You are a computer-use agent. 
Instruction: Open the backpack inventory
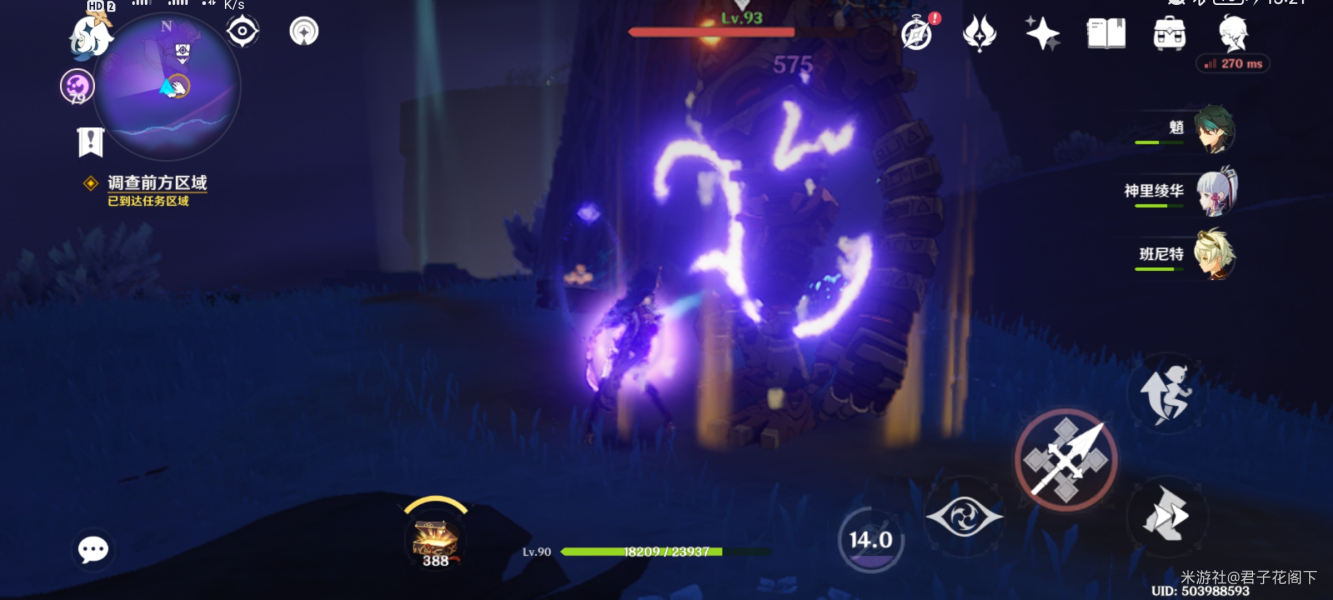tap(1169, 33)
